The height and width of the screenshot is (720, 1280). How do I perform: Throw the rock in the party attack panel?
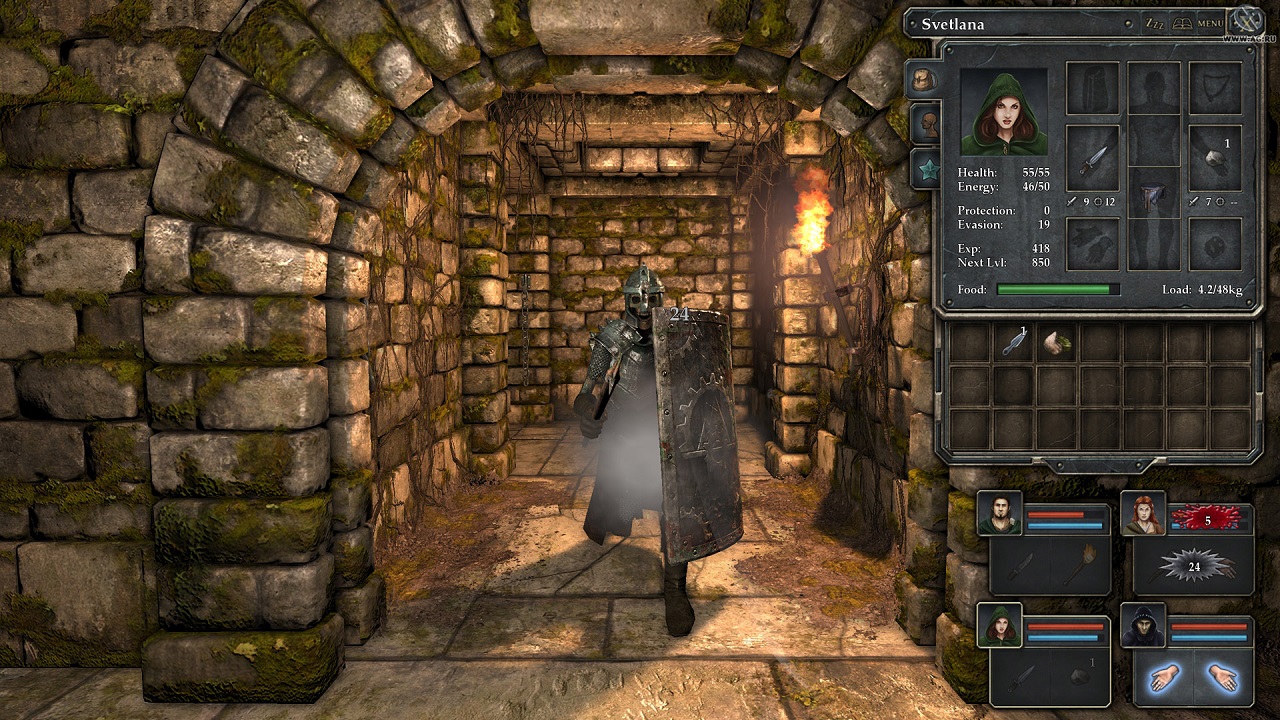point(1080,677)
